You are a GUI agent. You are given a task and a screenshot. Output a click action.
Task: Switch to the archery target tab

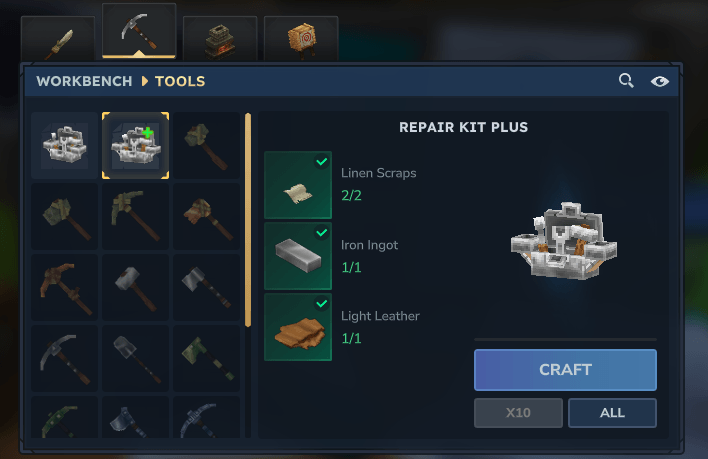[x=301, y=39]
